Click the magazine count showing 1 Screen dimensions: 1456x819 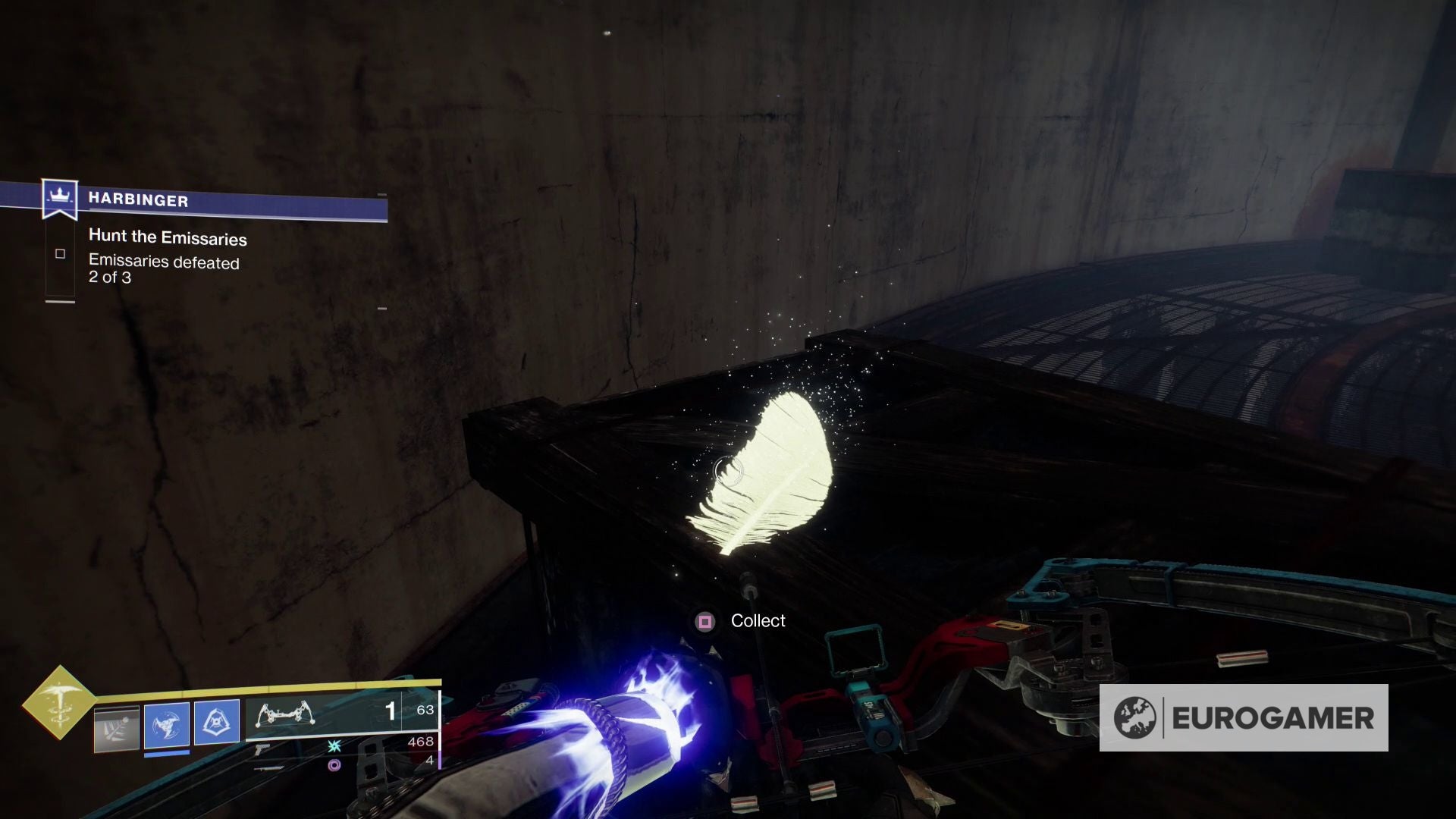click(389, 711)
